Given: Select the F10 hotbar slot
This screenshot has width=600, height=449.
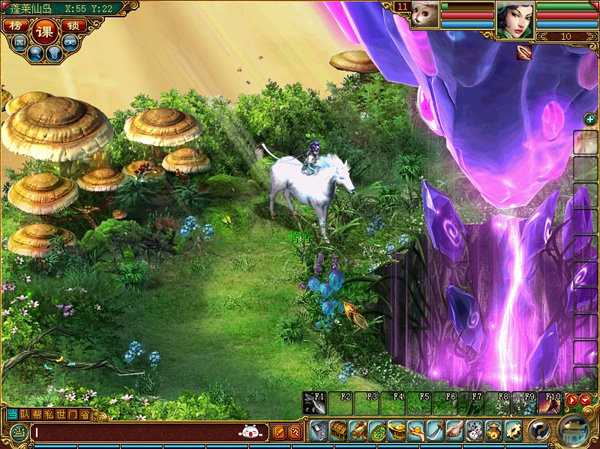Looking at the screenshot, I should coord(550,403).
